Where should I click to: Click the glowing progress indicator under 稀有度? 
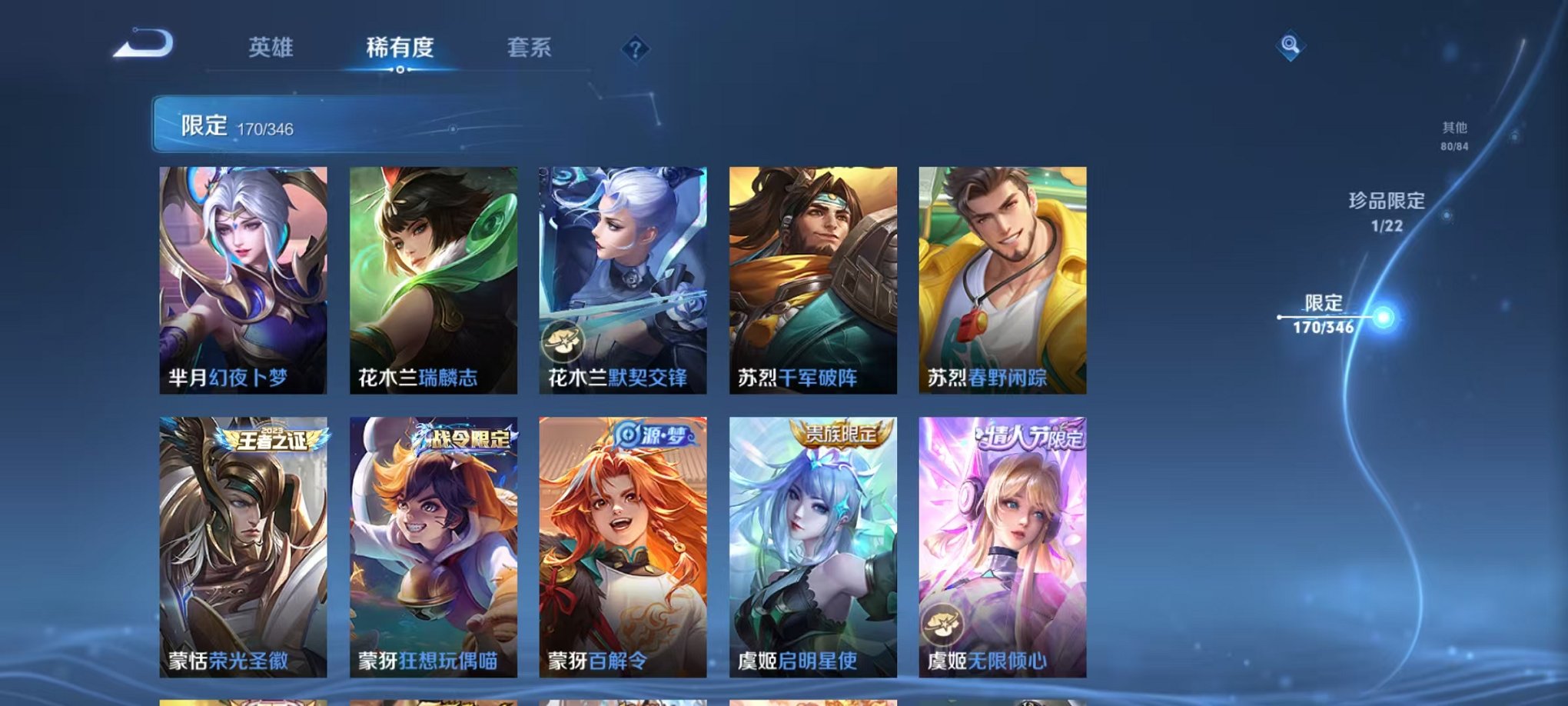(399, 71)
